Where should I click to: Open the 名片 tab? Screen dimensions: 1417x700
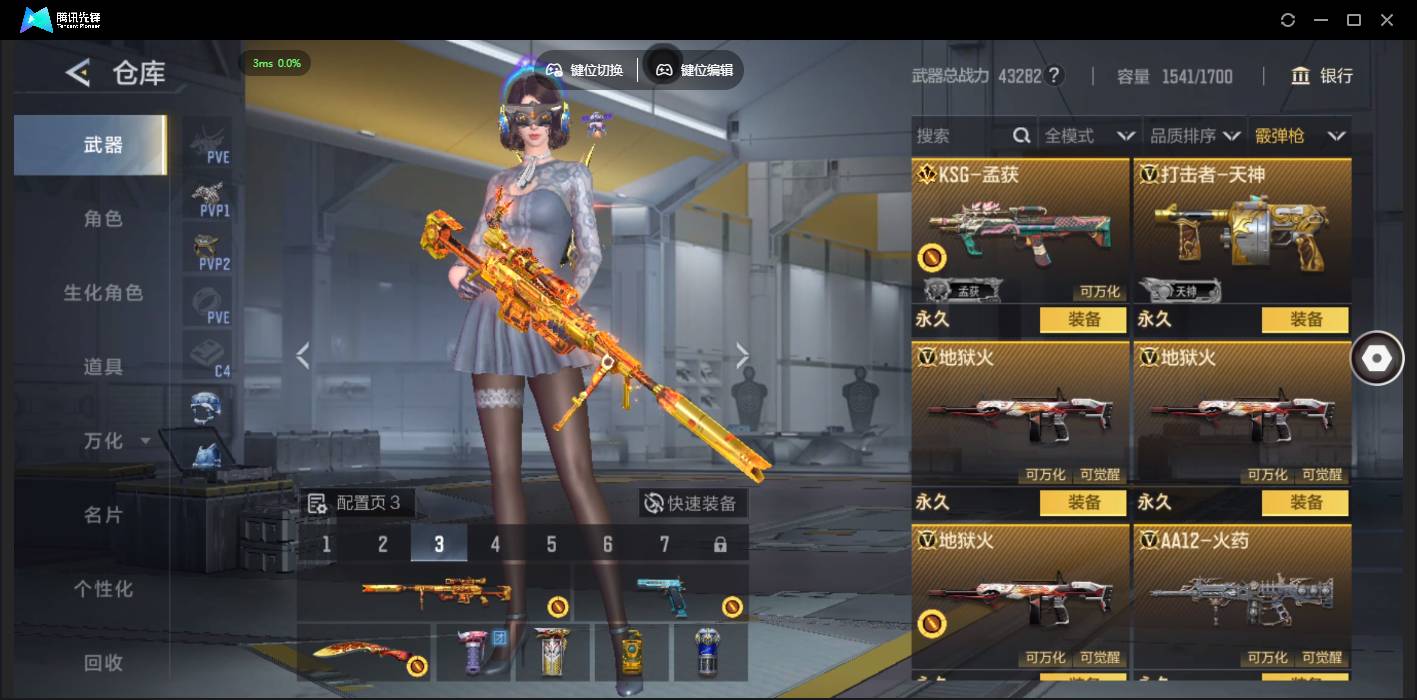coord(103,515)
